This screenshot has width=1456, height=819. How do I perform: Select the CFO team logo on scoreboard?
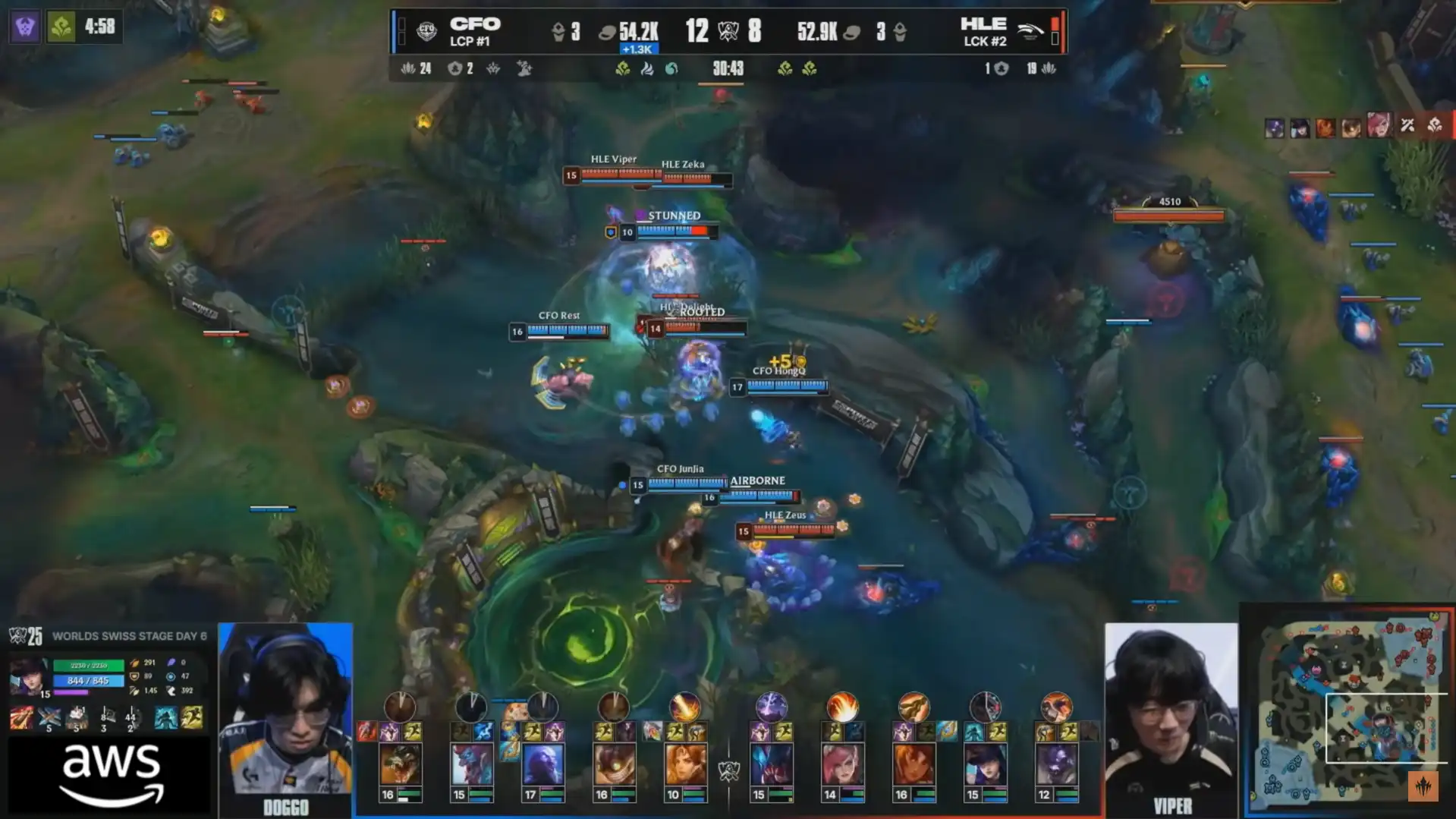[427, 31]
